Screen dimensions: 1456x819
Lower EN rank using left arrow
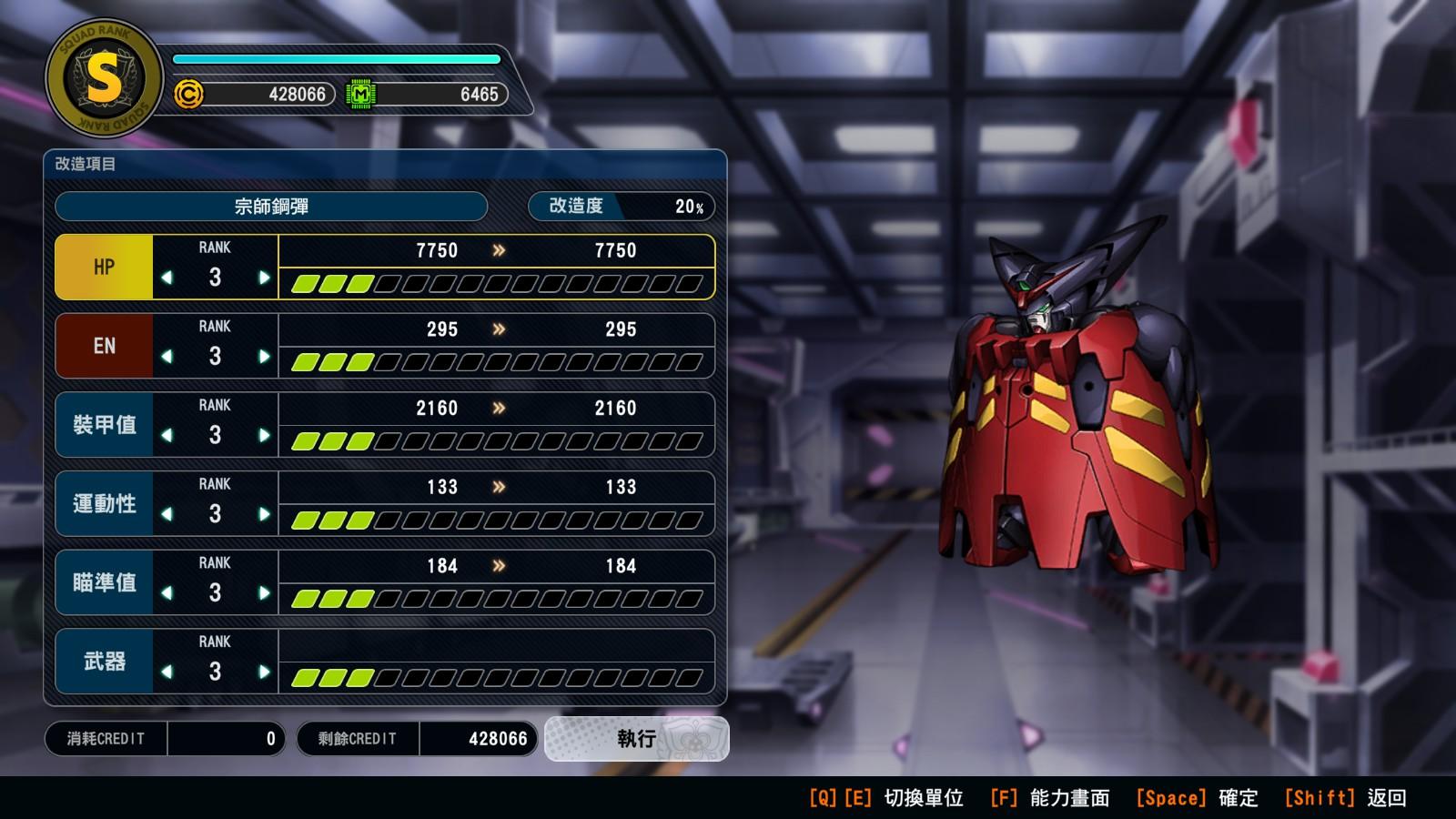[x=167, y=357]
